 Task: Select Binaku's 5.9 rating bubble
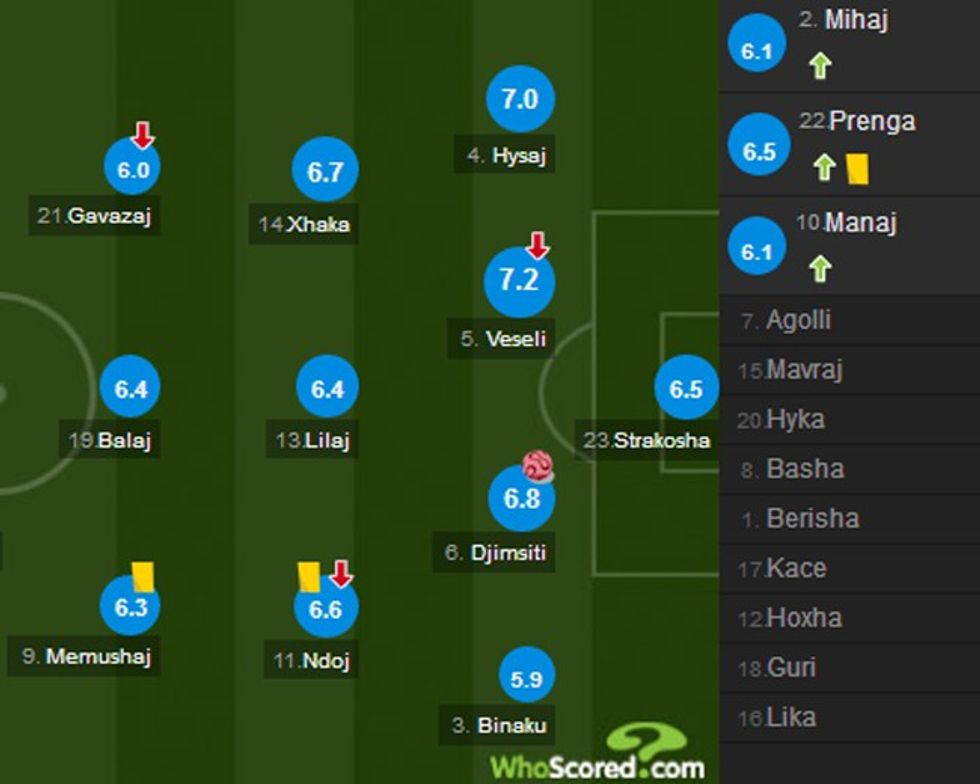(x=526, y=679)
